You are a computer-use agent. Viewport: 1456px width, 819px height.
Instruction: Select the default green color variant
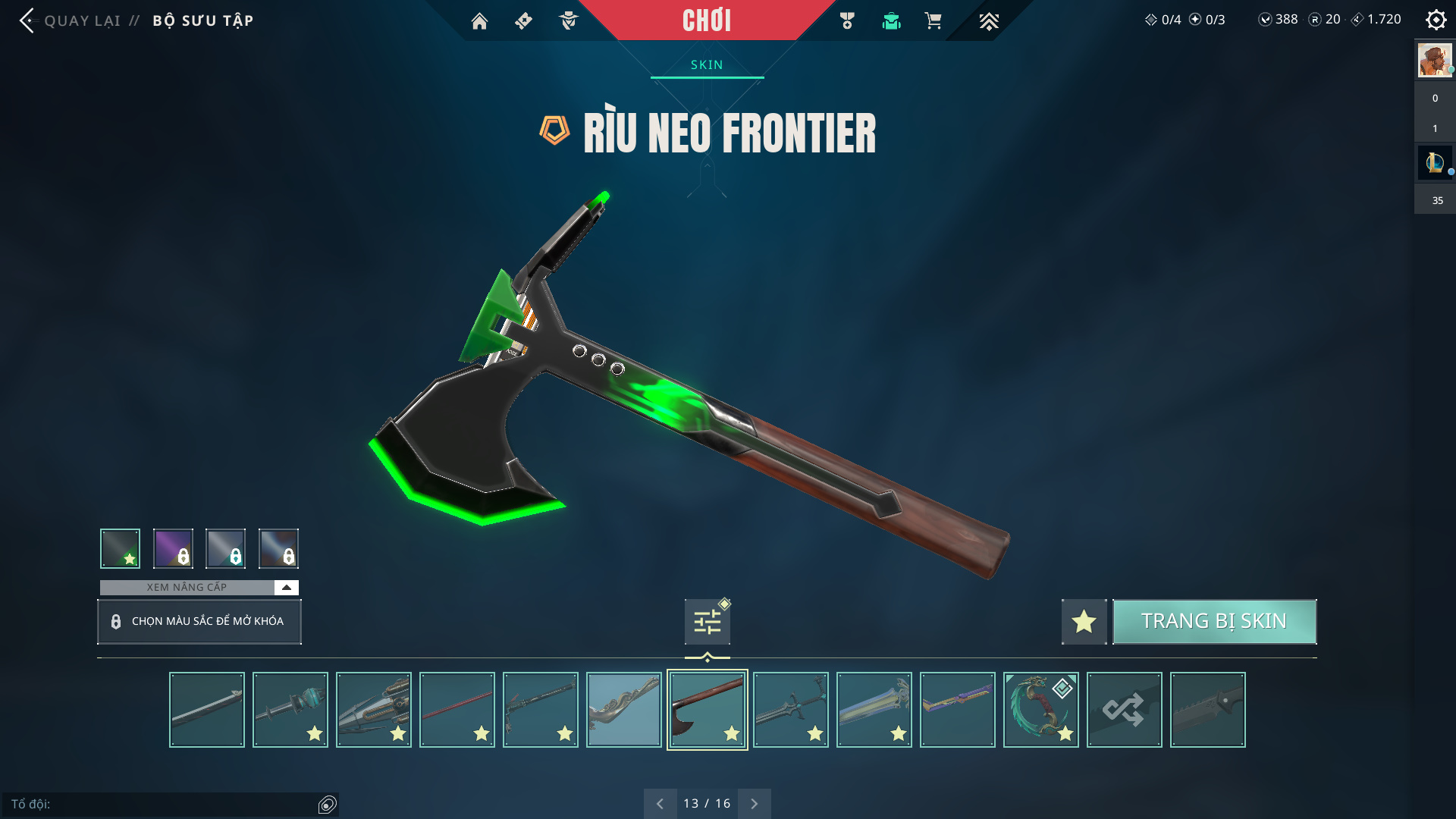(121, 548)
